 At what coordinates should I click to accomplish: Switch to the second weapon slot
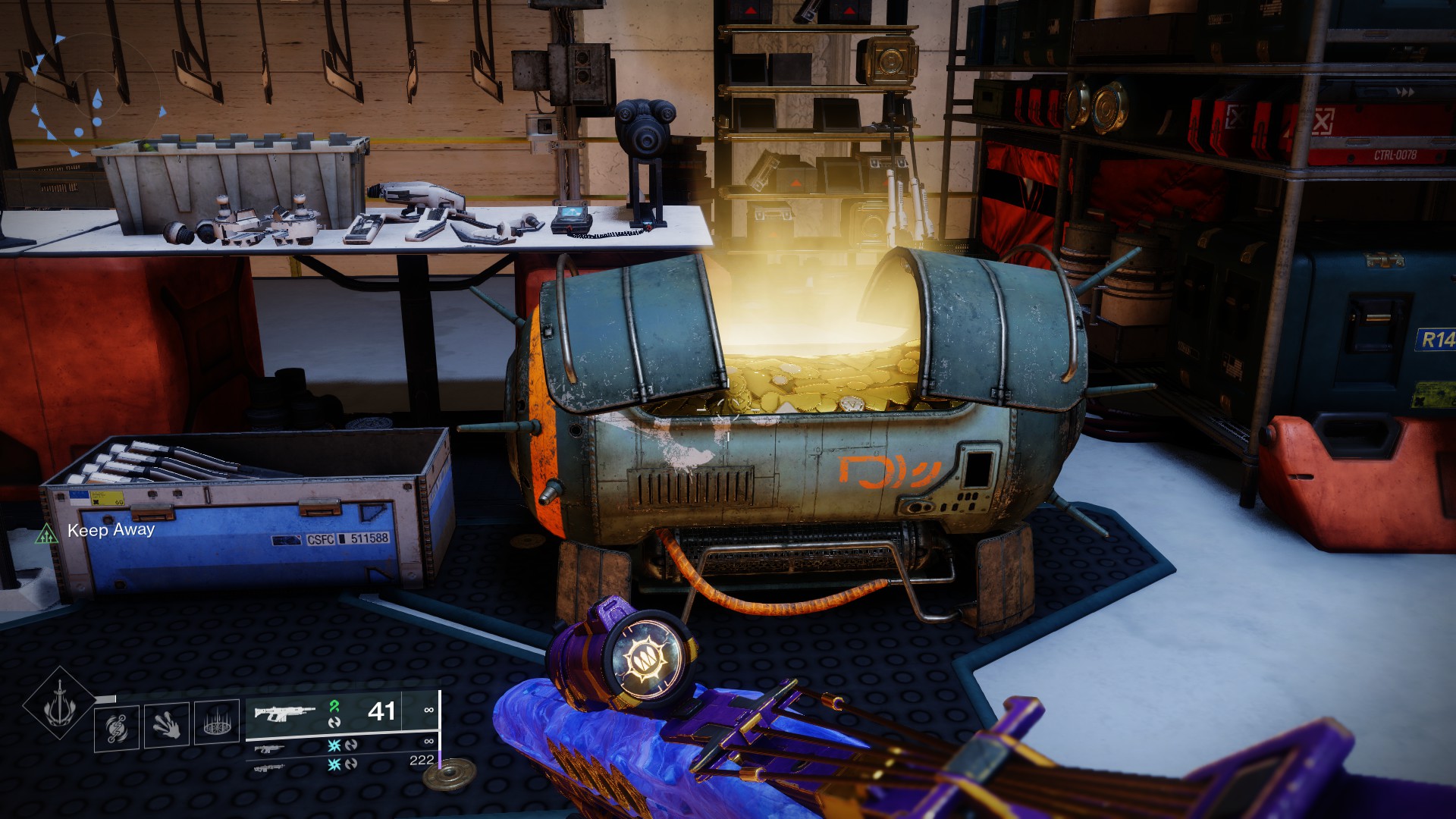tap(269, 748)
